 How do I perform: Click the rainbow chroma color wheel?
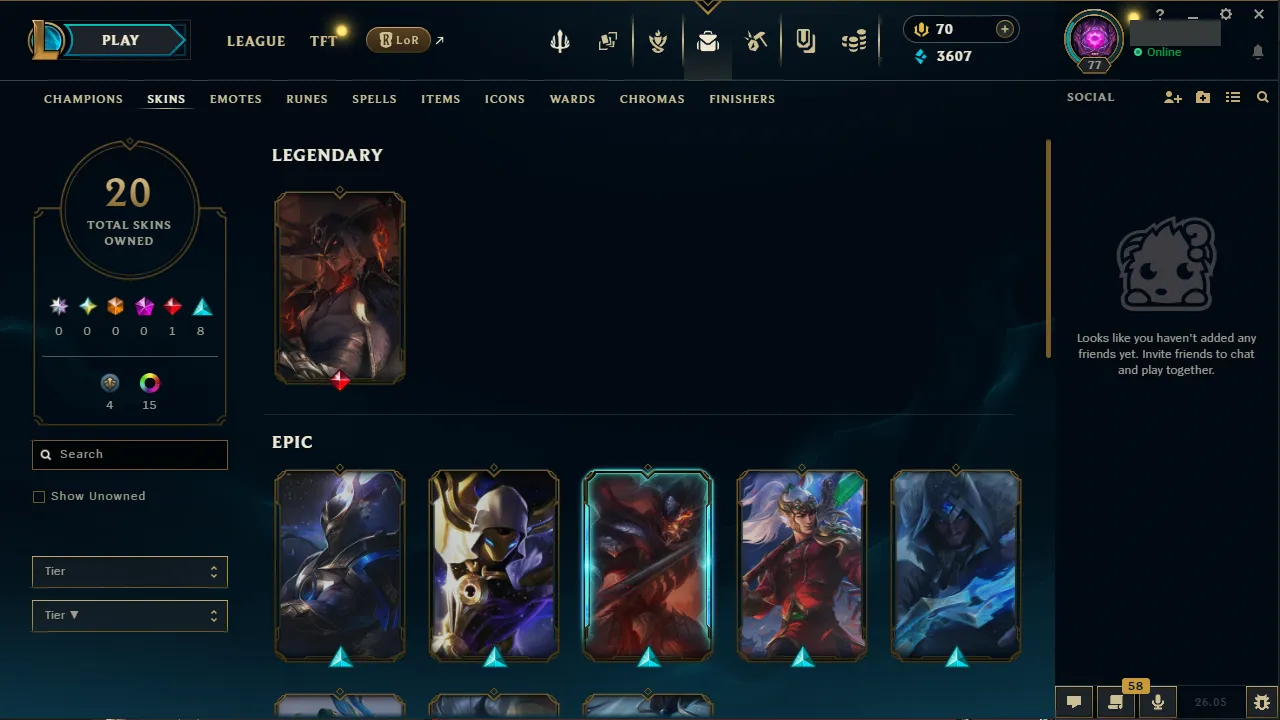149,383
